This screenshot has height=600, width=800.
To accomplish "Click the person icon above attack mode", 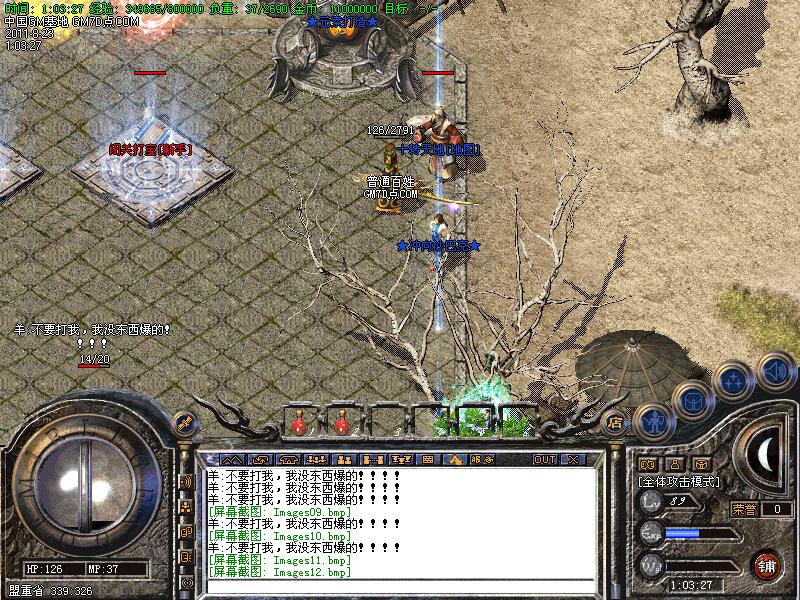I will click(674, 464).
